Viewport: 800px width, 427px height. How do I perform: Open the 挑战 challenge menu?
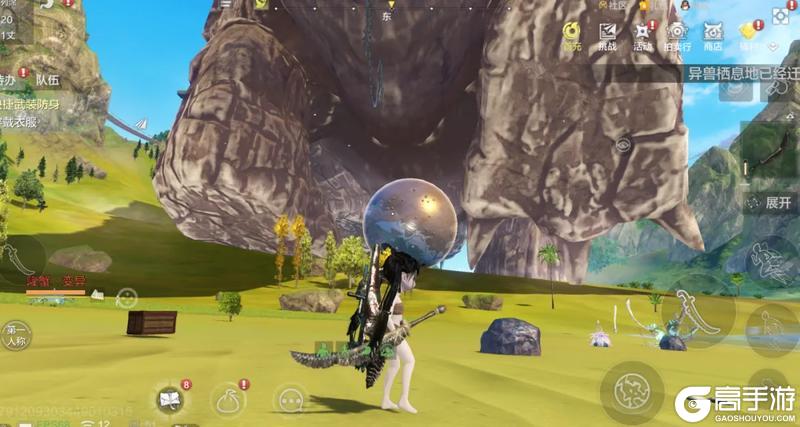pos(607,35)
